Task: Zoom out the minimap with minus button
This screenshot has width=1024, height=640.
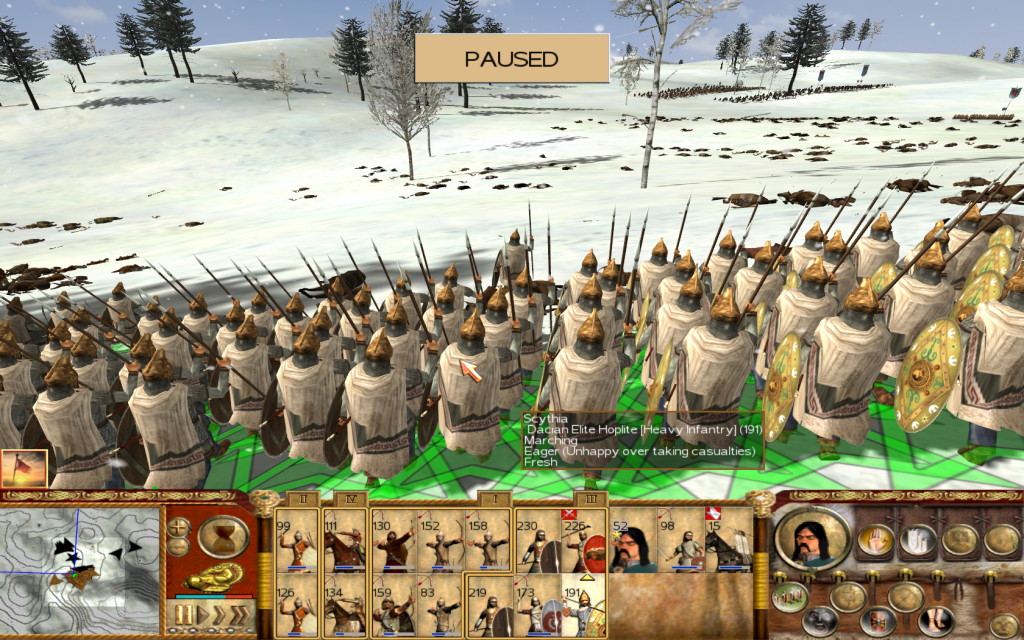Action: tap(180, 546)
